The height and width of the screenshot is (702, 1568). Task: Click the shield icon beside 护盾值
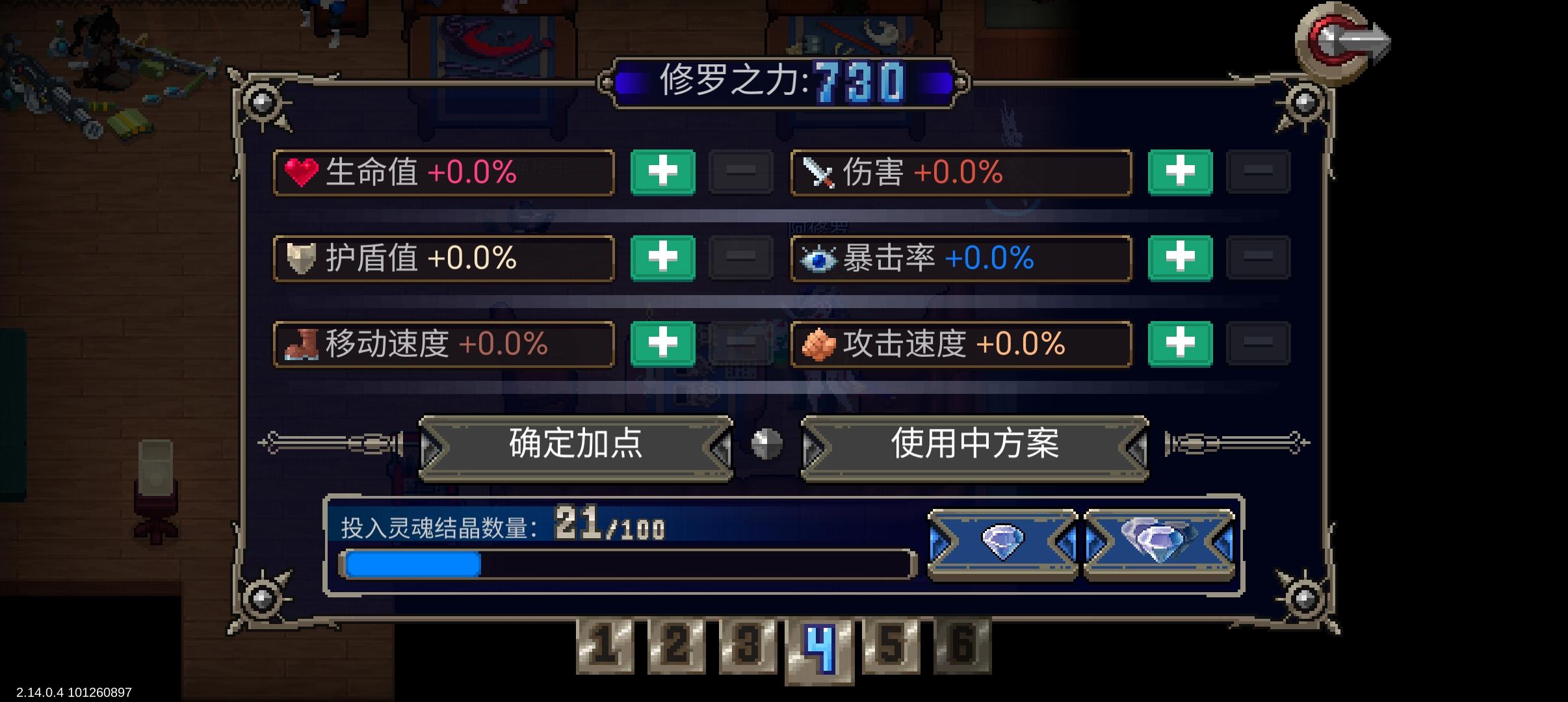pos(303,259)
